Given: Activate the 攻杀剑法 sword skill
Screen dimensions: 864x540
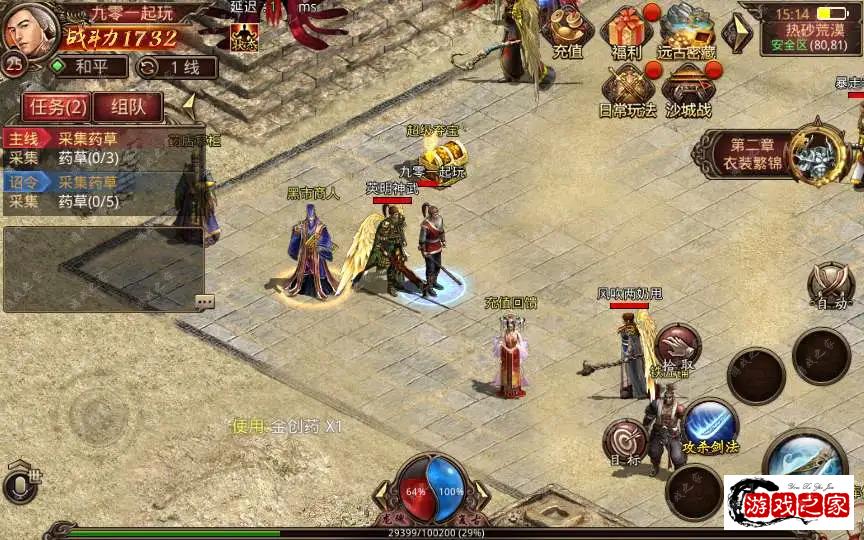Looking at the screenshot, I should click(710, 424).
